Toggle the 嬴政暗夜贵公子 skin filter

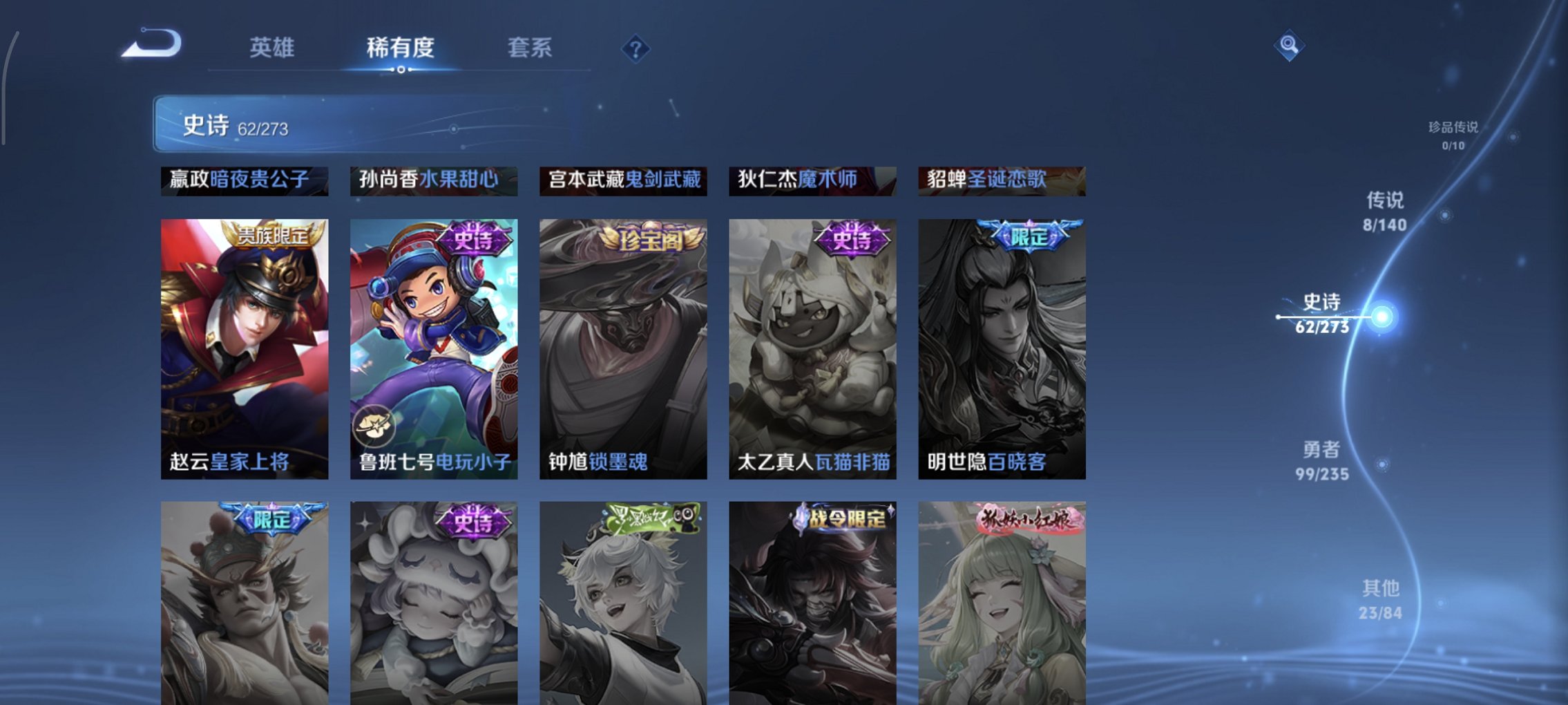point(243,181)
